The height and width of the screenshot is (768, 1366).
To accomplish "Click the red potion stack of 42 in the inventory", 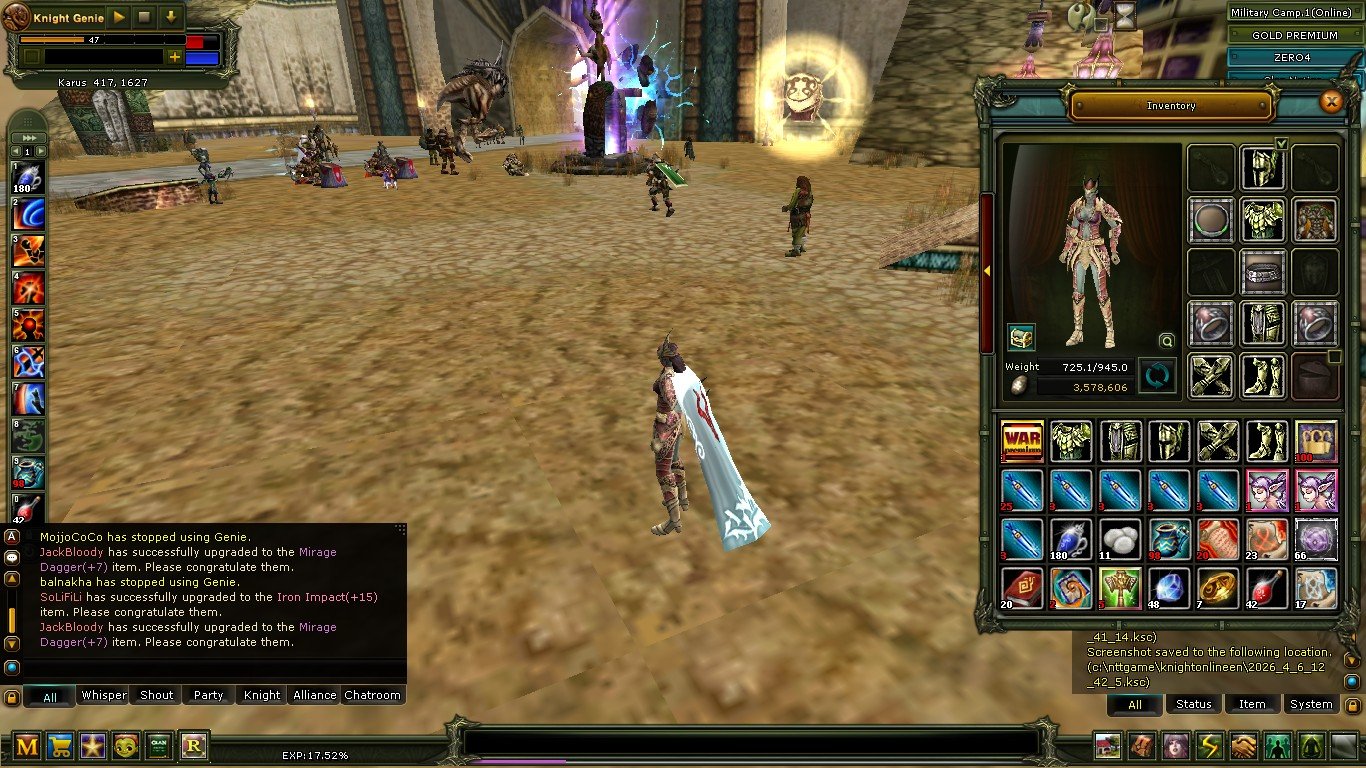I will 1268,588.
